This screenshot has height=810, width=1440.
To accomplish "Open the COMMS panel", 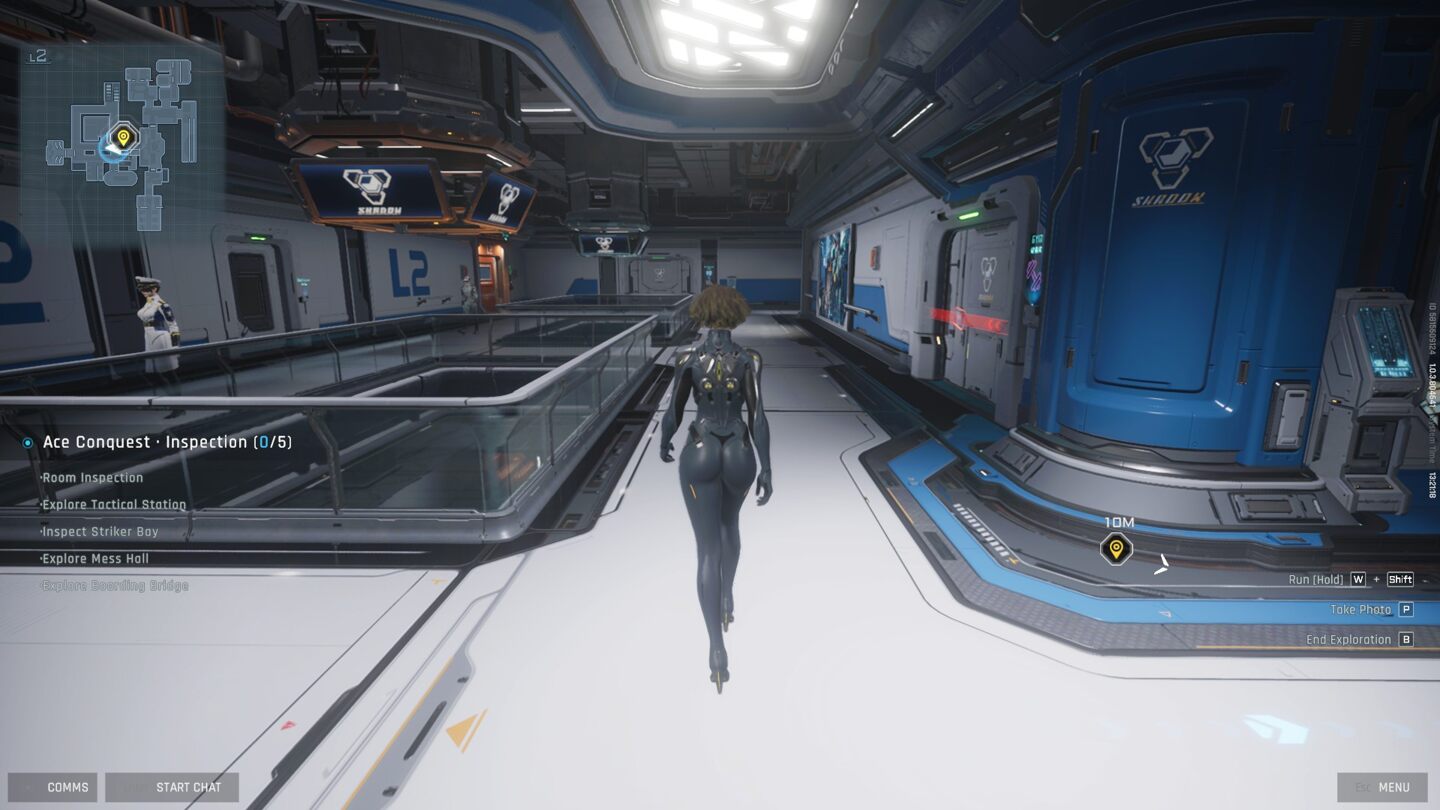I will click(x=53, y=787).
